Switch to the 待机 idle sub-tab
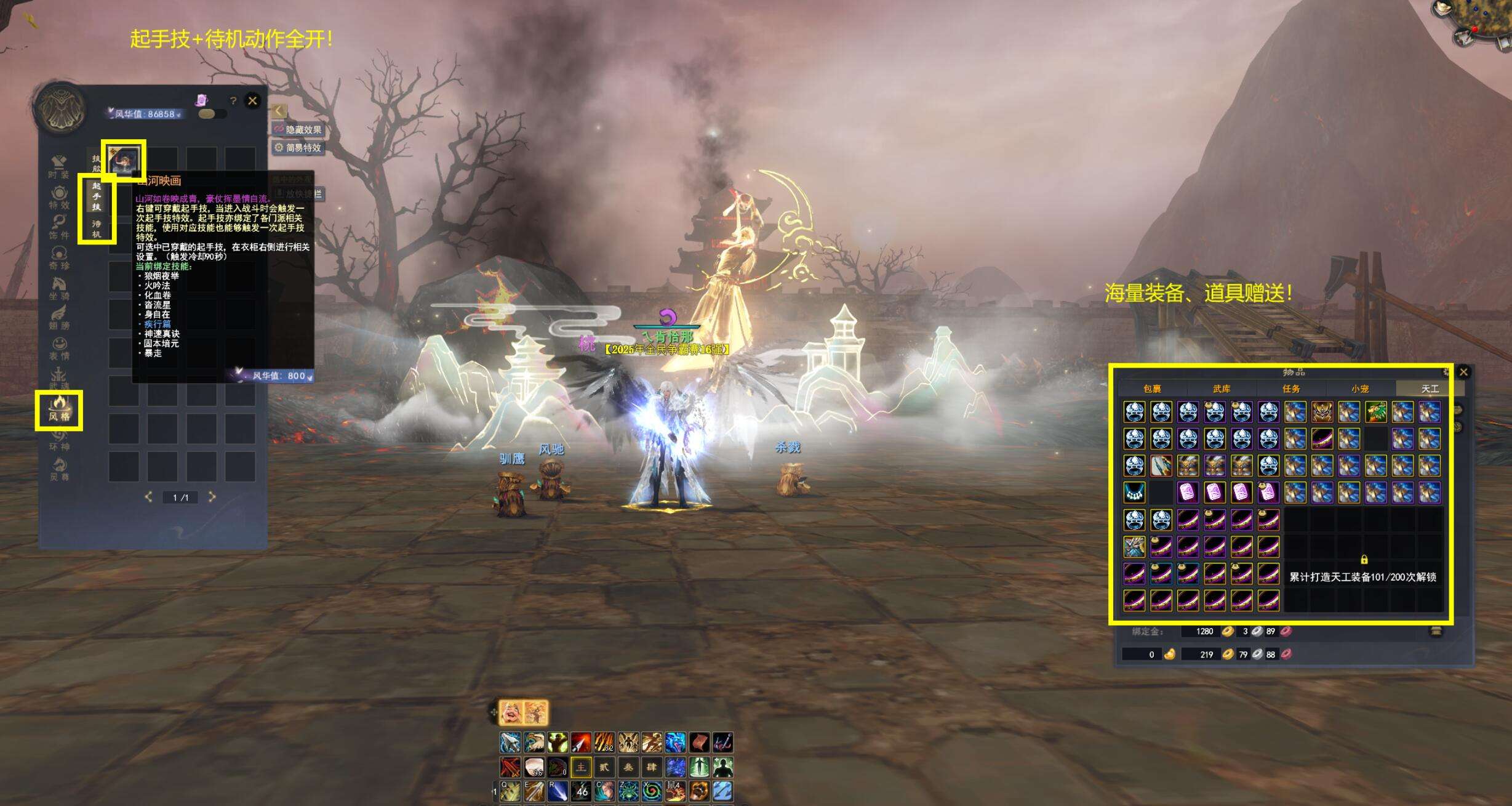The width and height of the screenshot is (1512, 806). pyautogui.click(x=97, y=228)
